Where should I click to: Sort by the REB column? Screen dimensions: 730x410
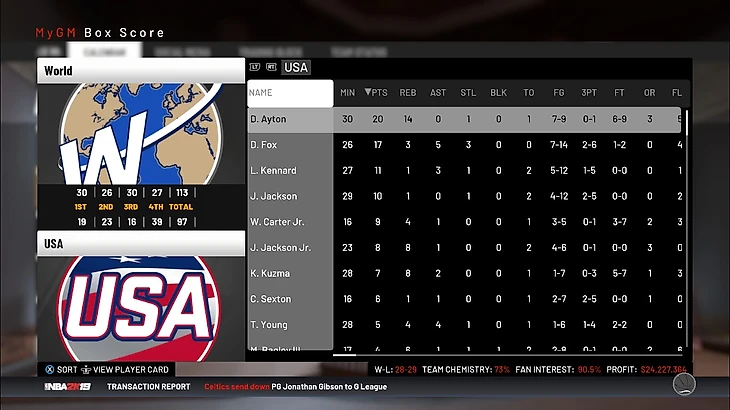click(x=407, y=93)
